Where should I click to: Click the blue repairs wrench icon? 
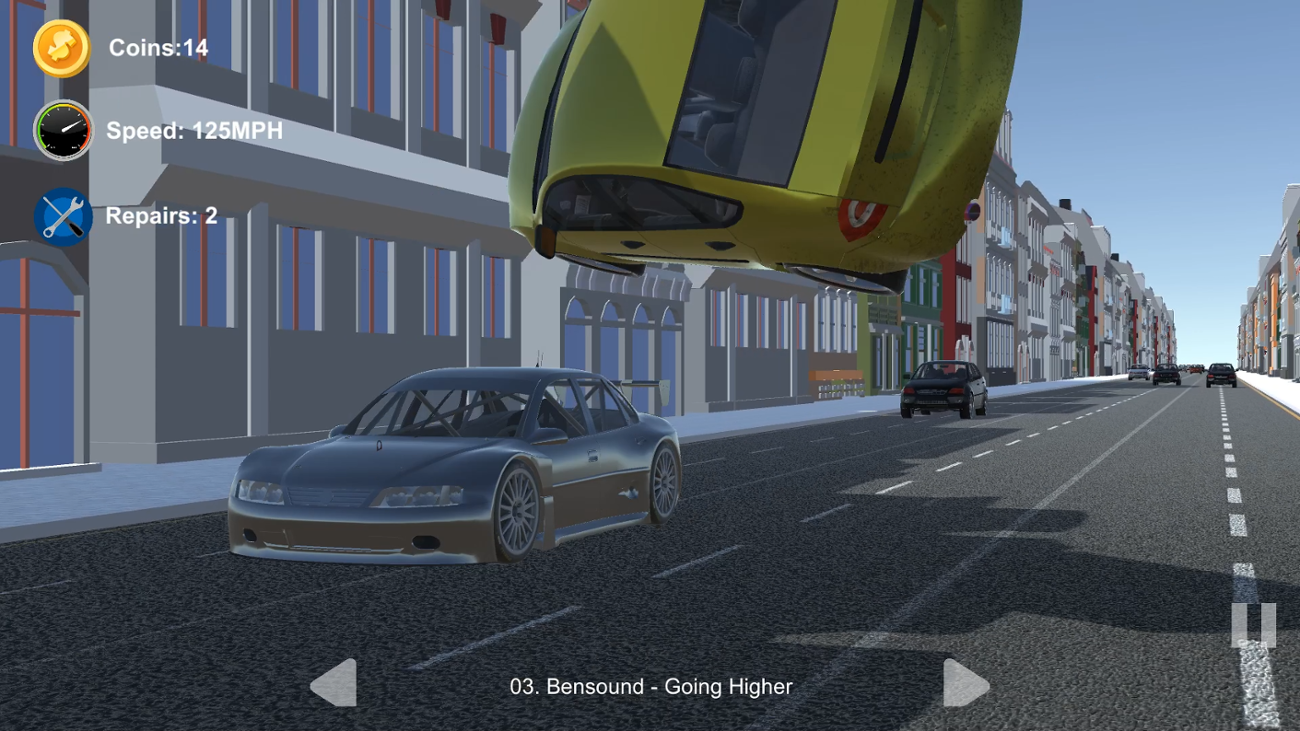click(x=62, y=214)
